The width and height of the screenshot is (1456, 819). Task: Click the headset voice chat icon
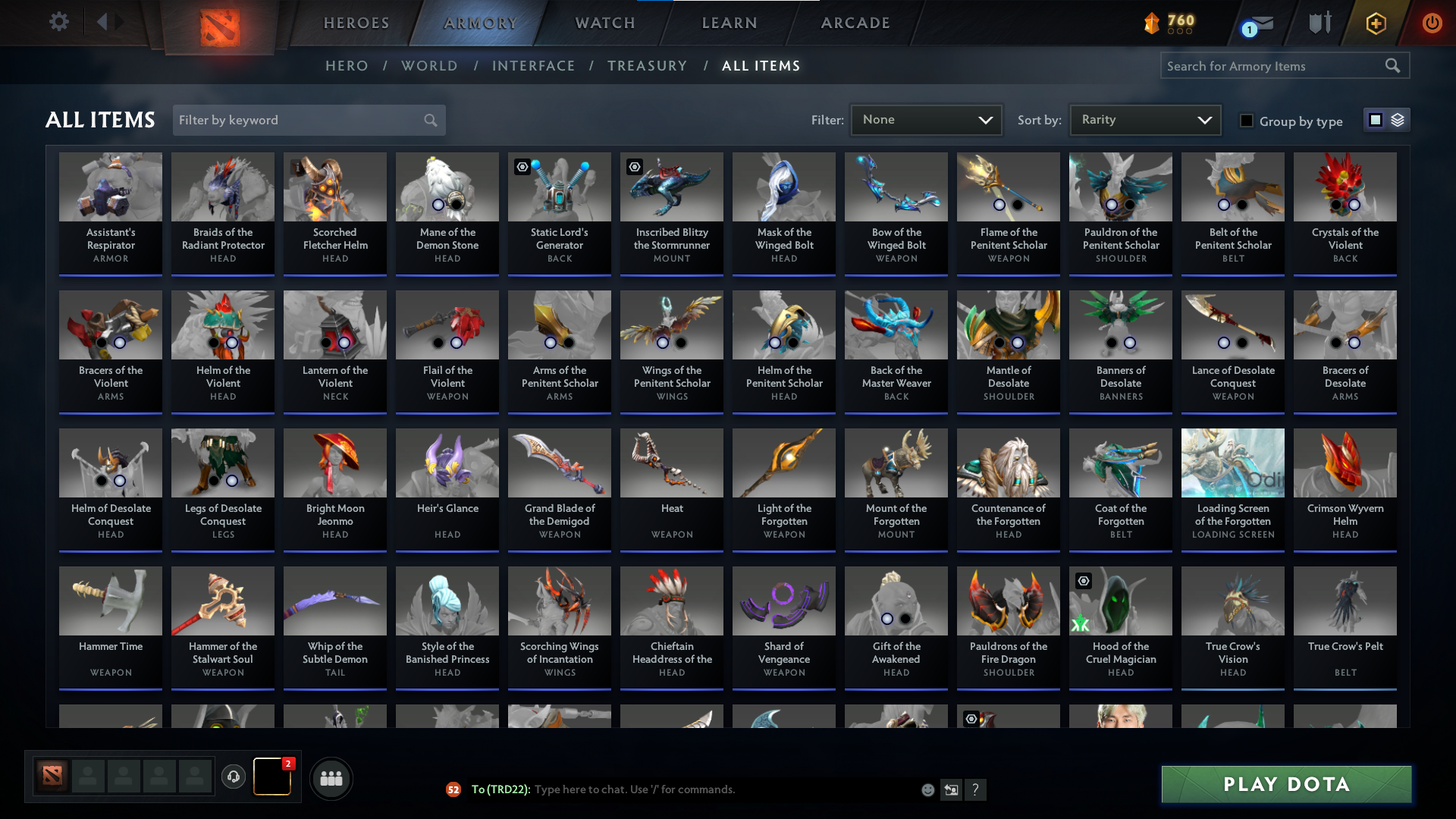234,777
